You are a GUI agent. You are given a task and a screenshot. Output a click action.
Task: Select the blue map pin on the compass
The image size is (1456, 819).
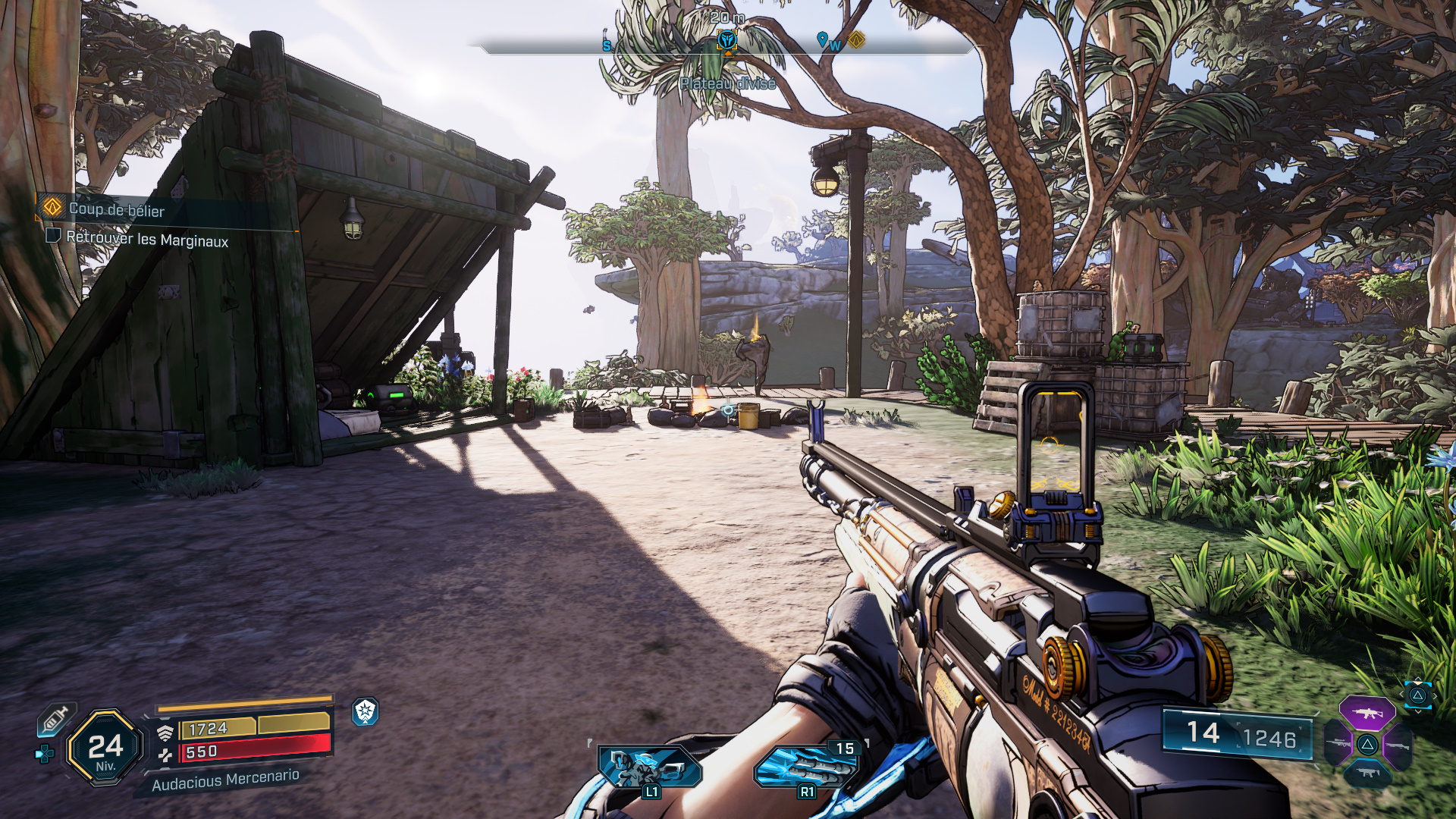pyautogui.click(x=822, y=39)
